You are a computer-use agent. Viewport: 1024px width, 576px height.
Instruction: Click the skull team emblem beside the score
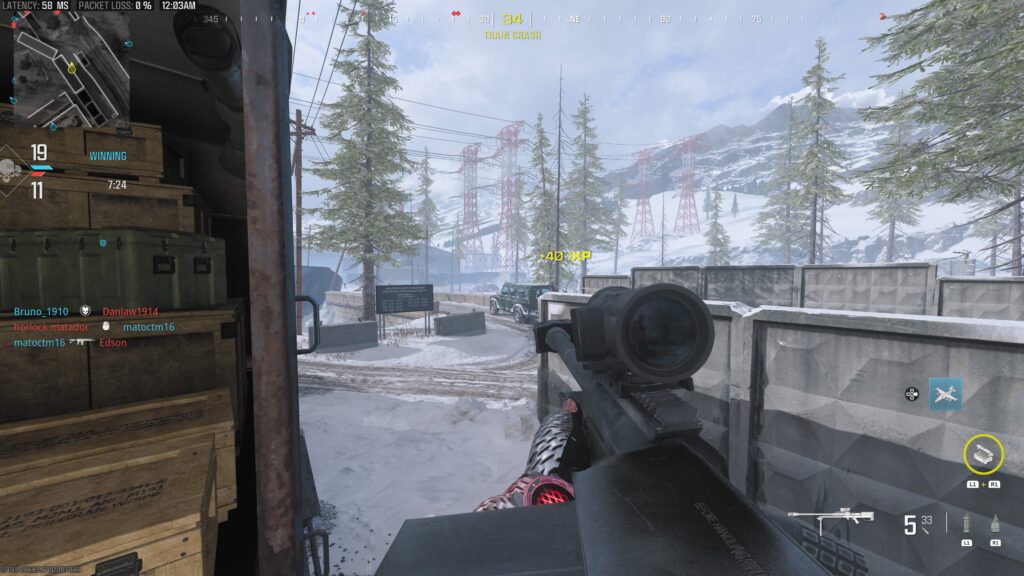[x=11, y=168]
